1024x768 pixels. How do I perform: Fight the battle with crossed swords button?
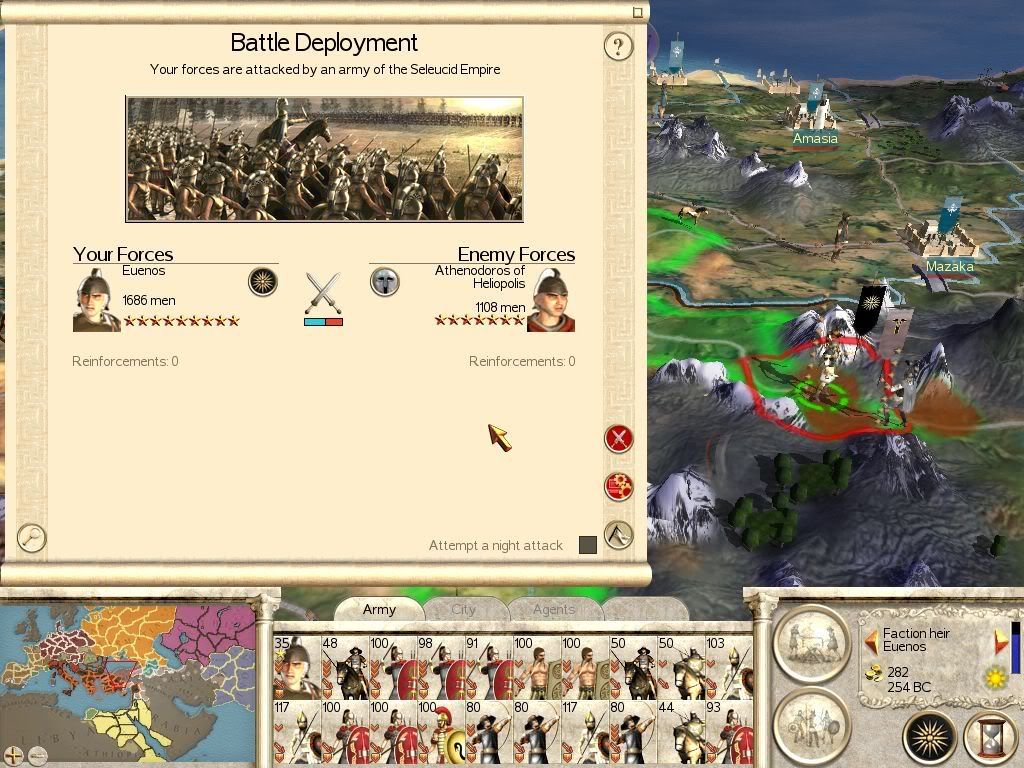(x=619, y=438)
